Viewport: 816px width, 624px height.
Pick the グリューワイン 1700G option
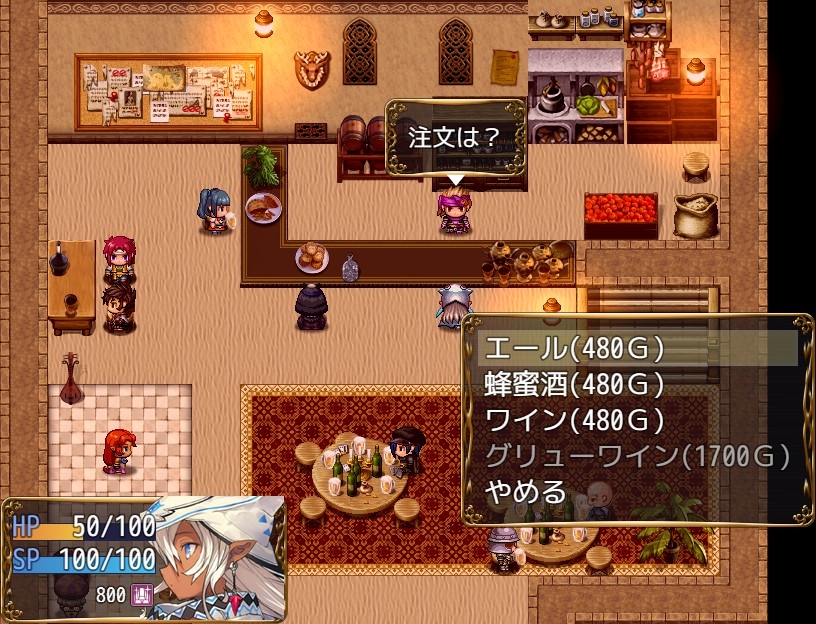click(x=636, y=456)
